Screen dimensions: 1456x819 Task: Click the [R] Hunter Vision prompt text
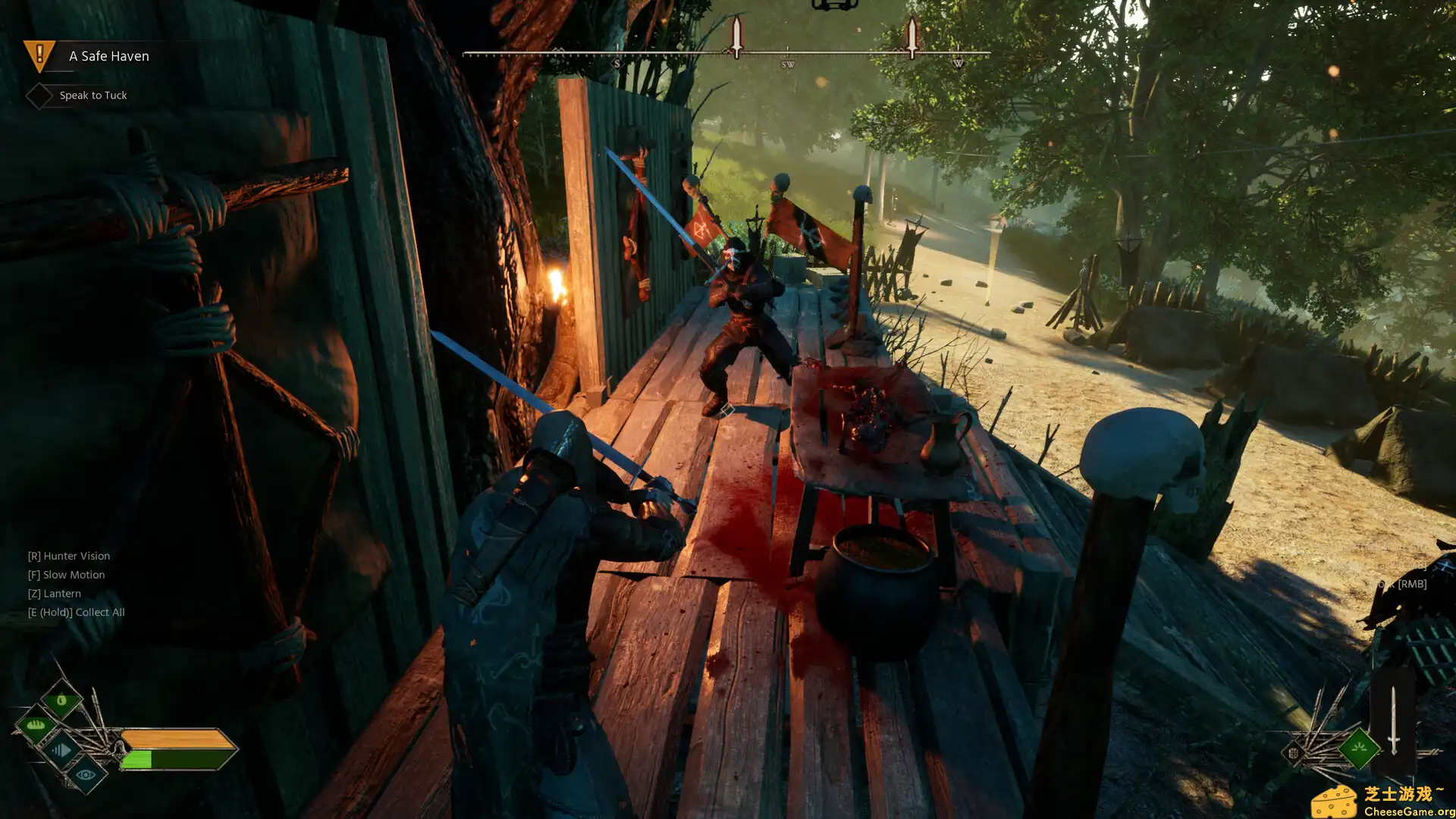pyautogui.click(x=68, y=555)
